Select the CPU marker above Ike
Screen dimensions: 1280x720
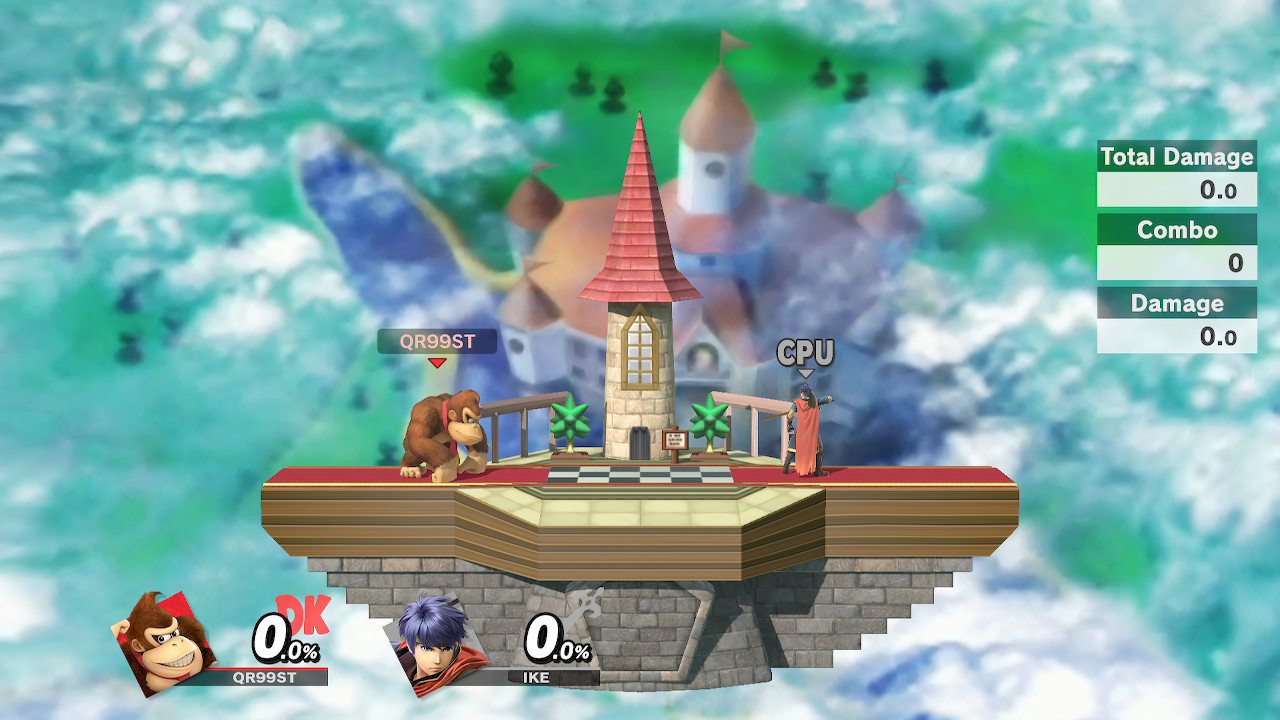pyautogui.click(x=805, y=353)
